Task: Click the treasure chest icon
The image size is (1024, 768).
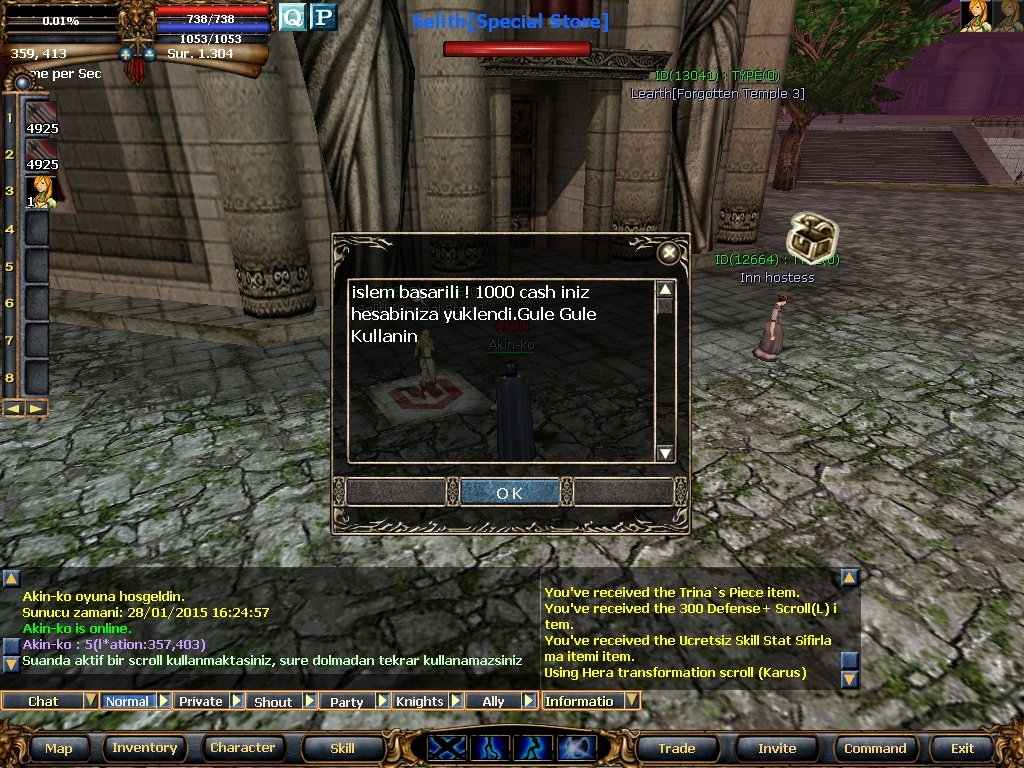Action: tap(810, 235)
